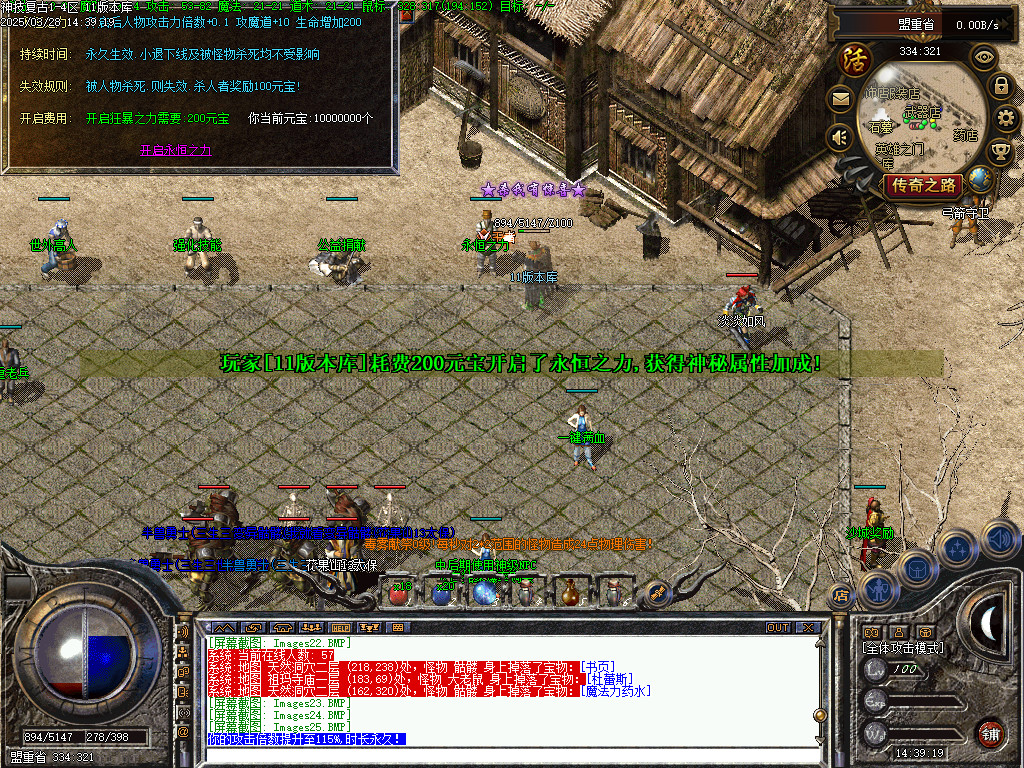Open the red 传奇之路 button
The width and height of the screenshot is (1024, 768).
[x=922, y=185]
